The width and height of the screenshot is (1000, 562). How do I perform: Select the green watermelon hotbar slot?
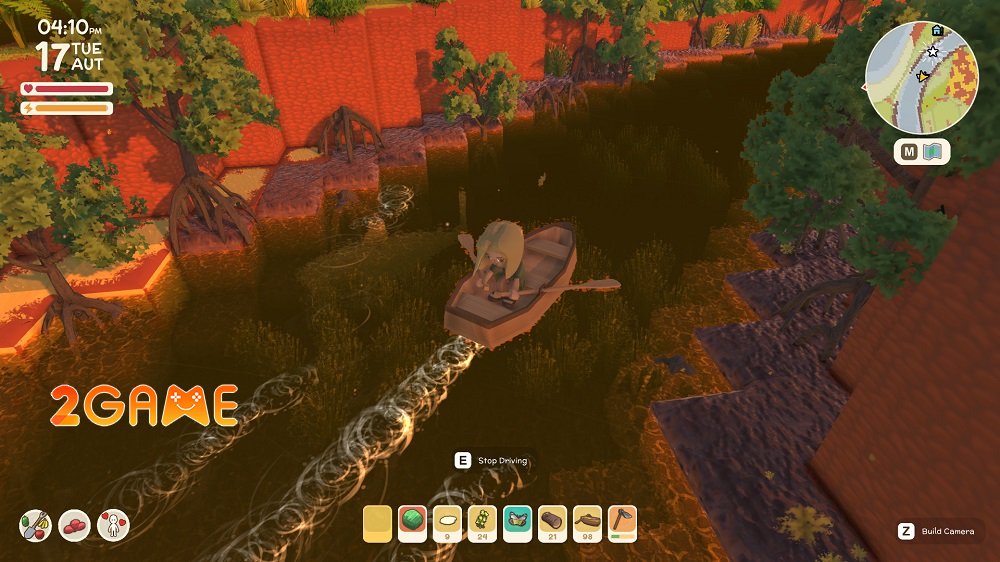[413, 523]
